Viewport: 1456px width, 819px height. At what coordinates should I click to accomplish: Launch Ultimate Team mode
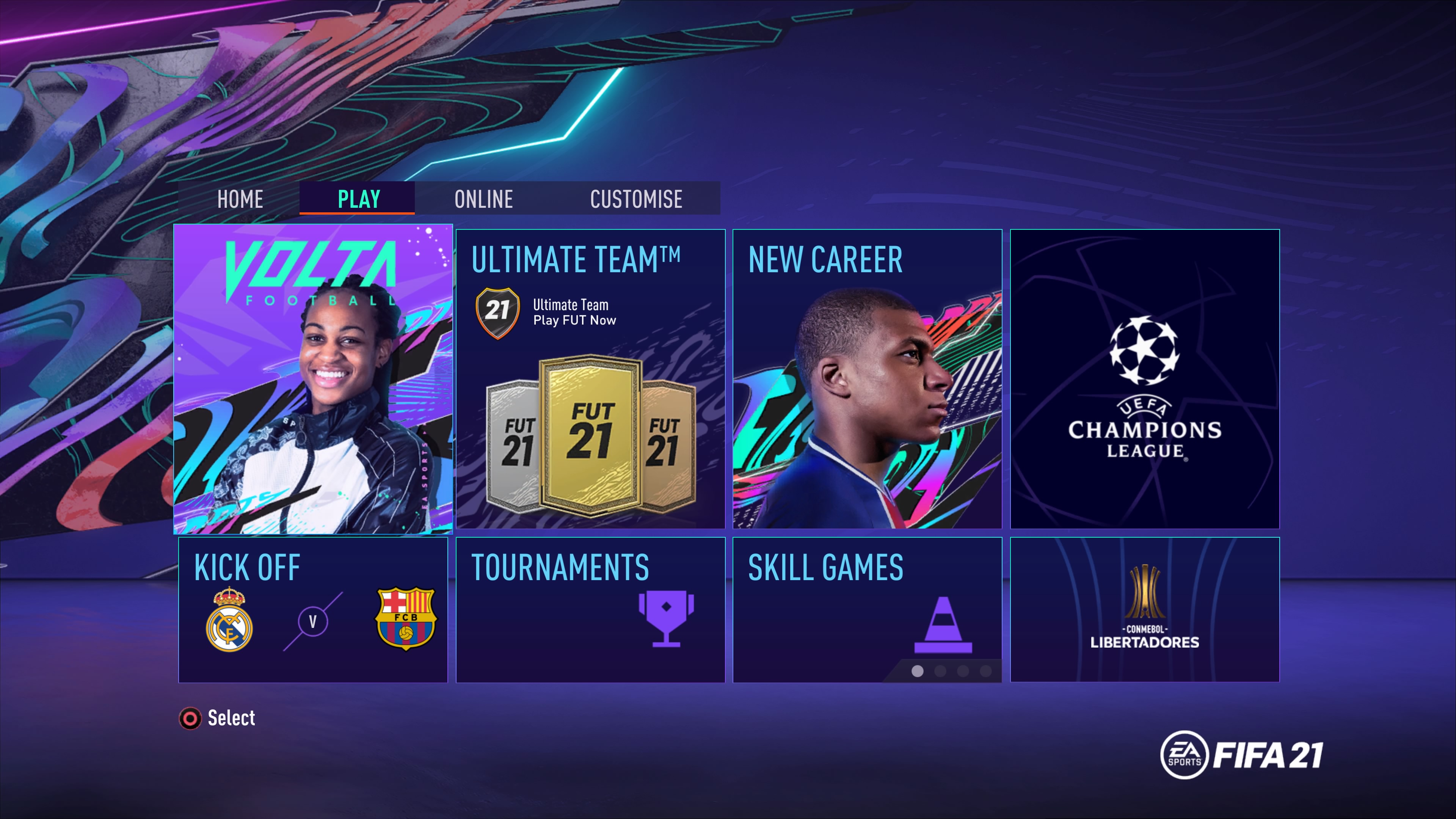590,379
